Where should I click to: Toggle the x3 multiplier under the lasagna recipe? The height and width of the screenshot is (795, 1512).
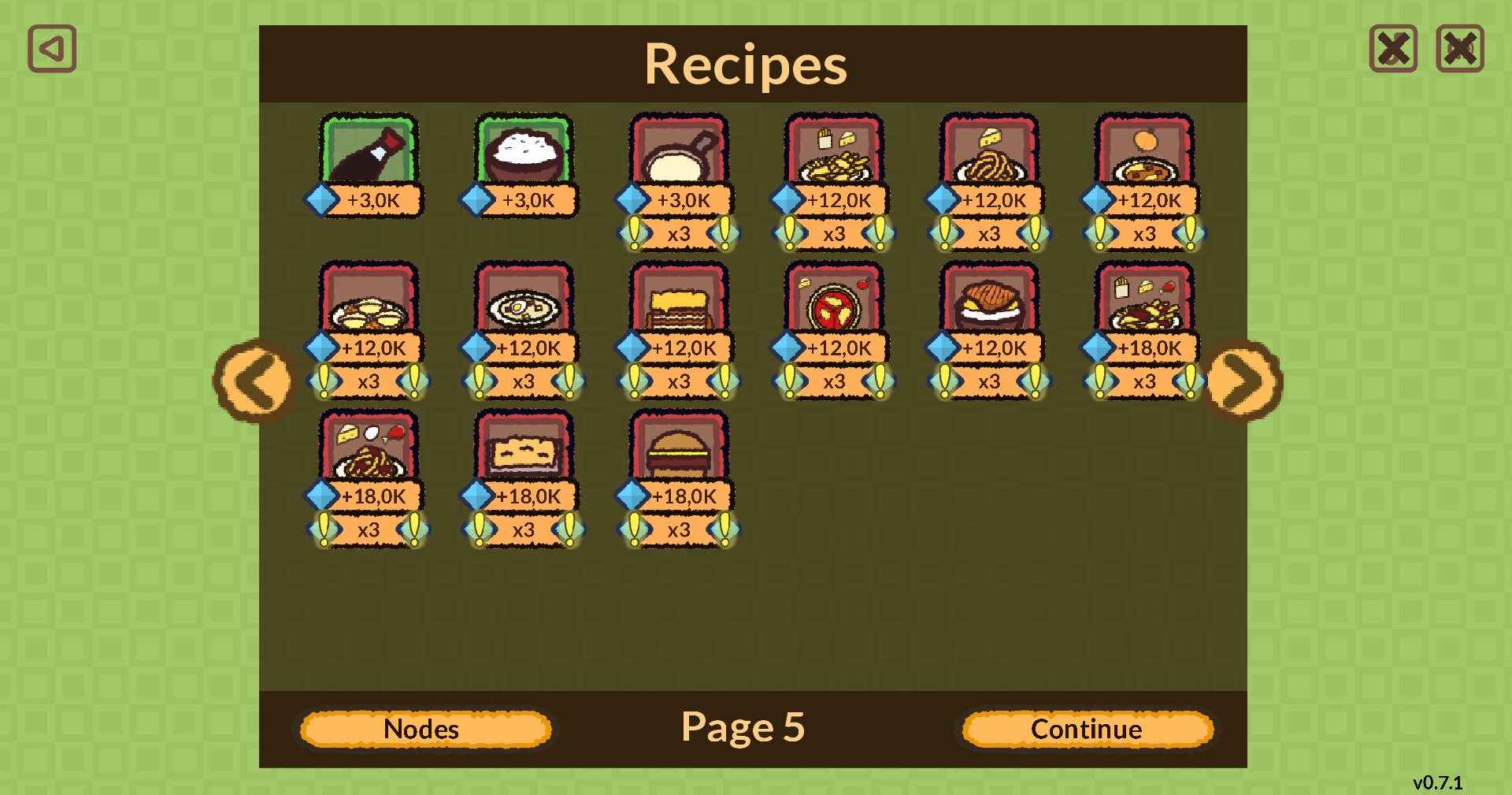[679, 384]
